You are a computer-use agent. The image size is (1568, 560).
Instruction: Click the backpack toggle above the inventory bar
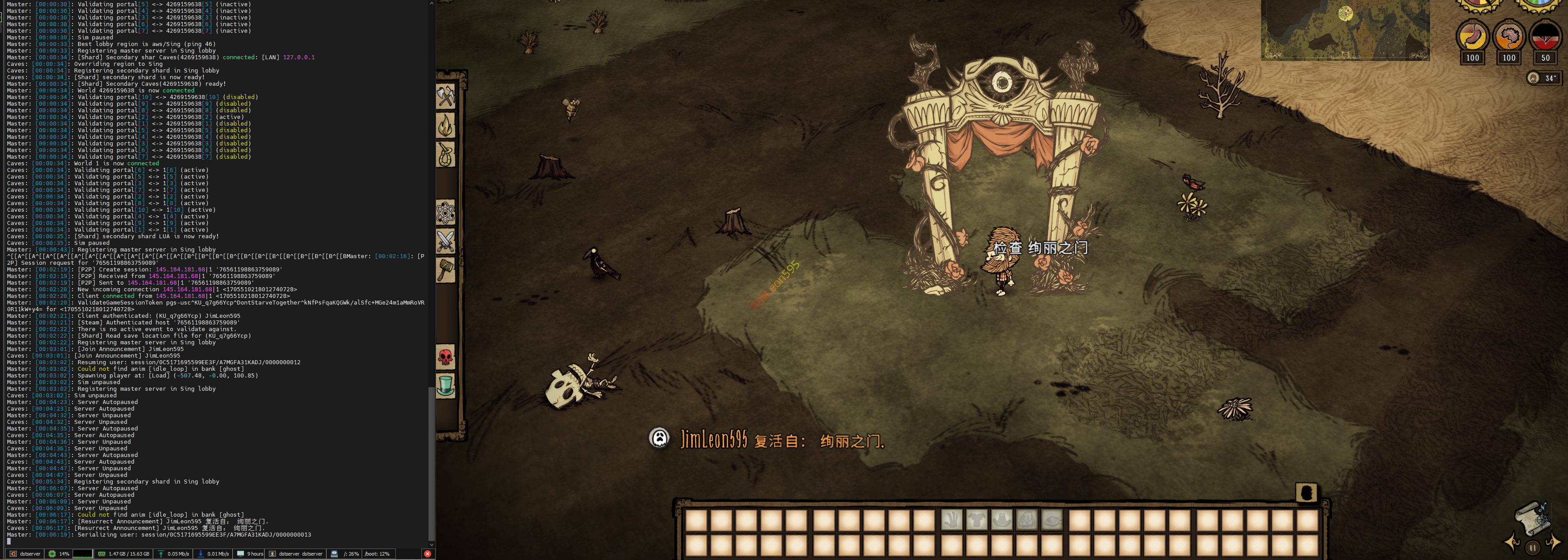tap(1306, 492)
